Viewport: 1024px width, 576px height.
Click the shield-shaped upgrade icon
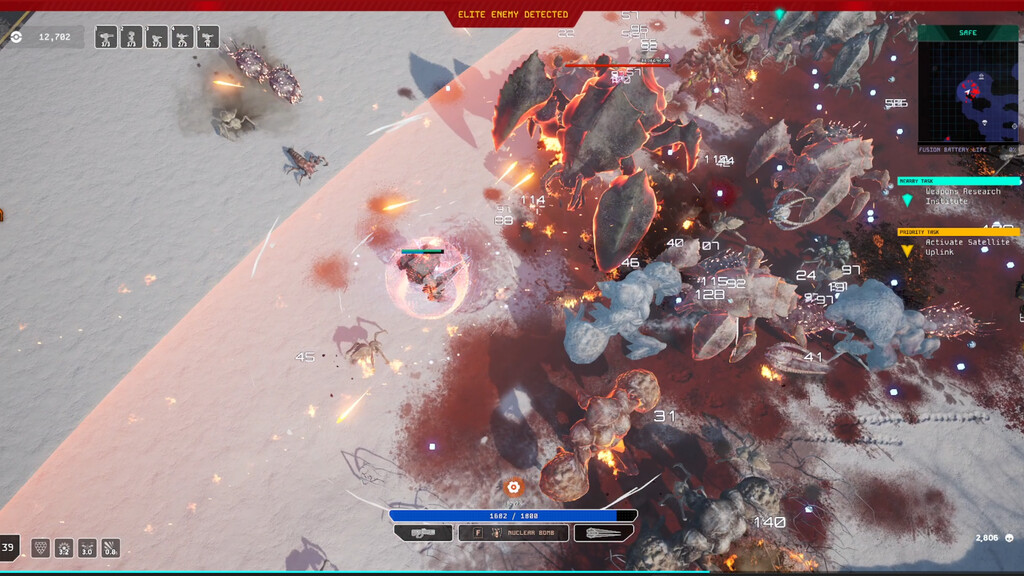[41, 548]
